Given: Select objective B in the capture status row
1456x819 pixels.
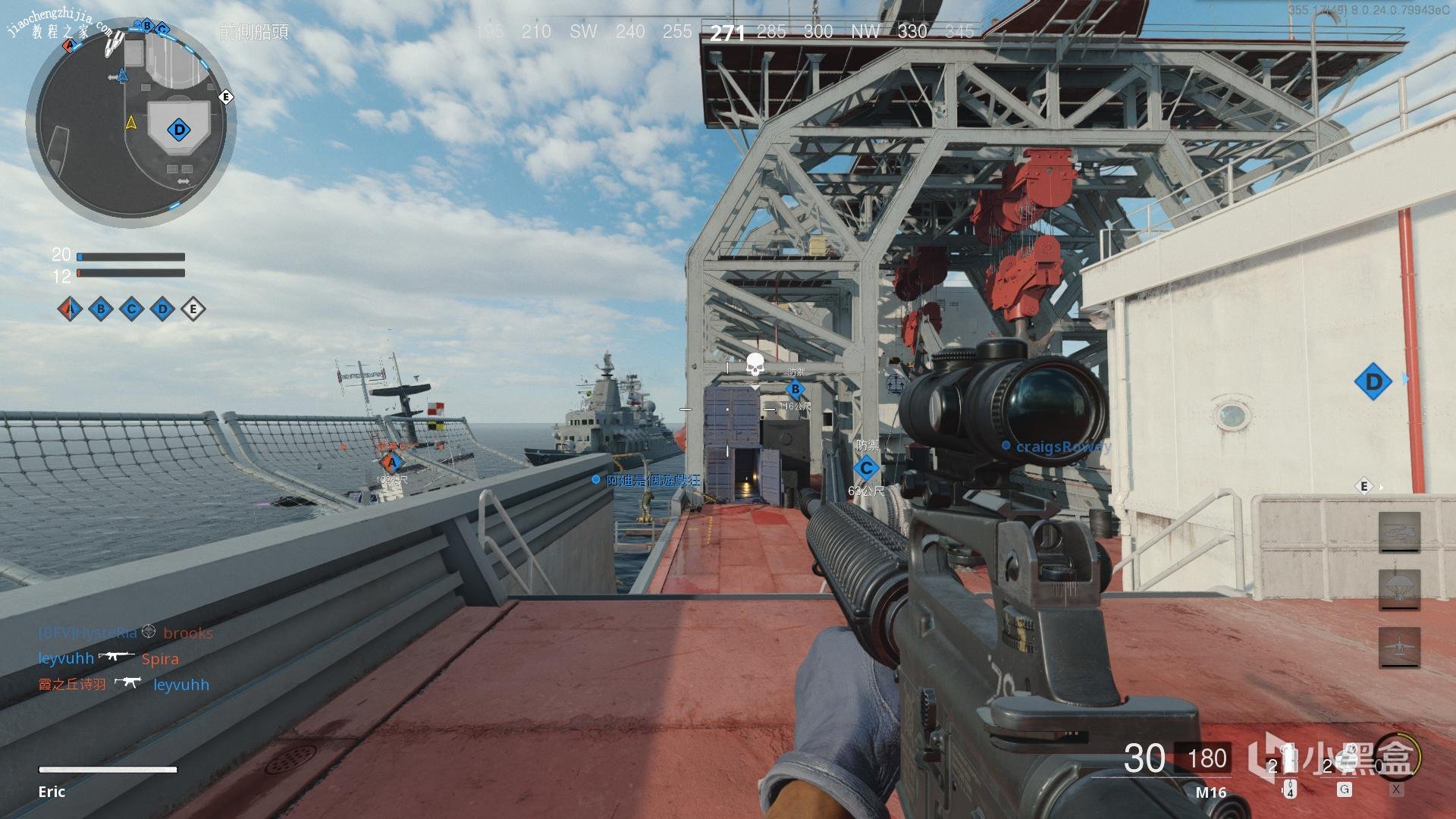Looking at the screenshot, I should coord(101,309).
